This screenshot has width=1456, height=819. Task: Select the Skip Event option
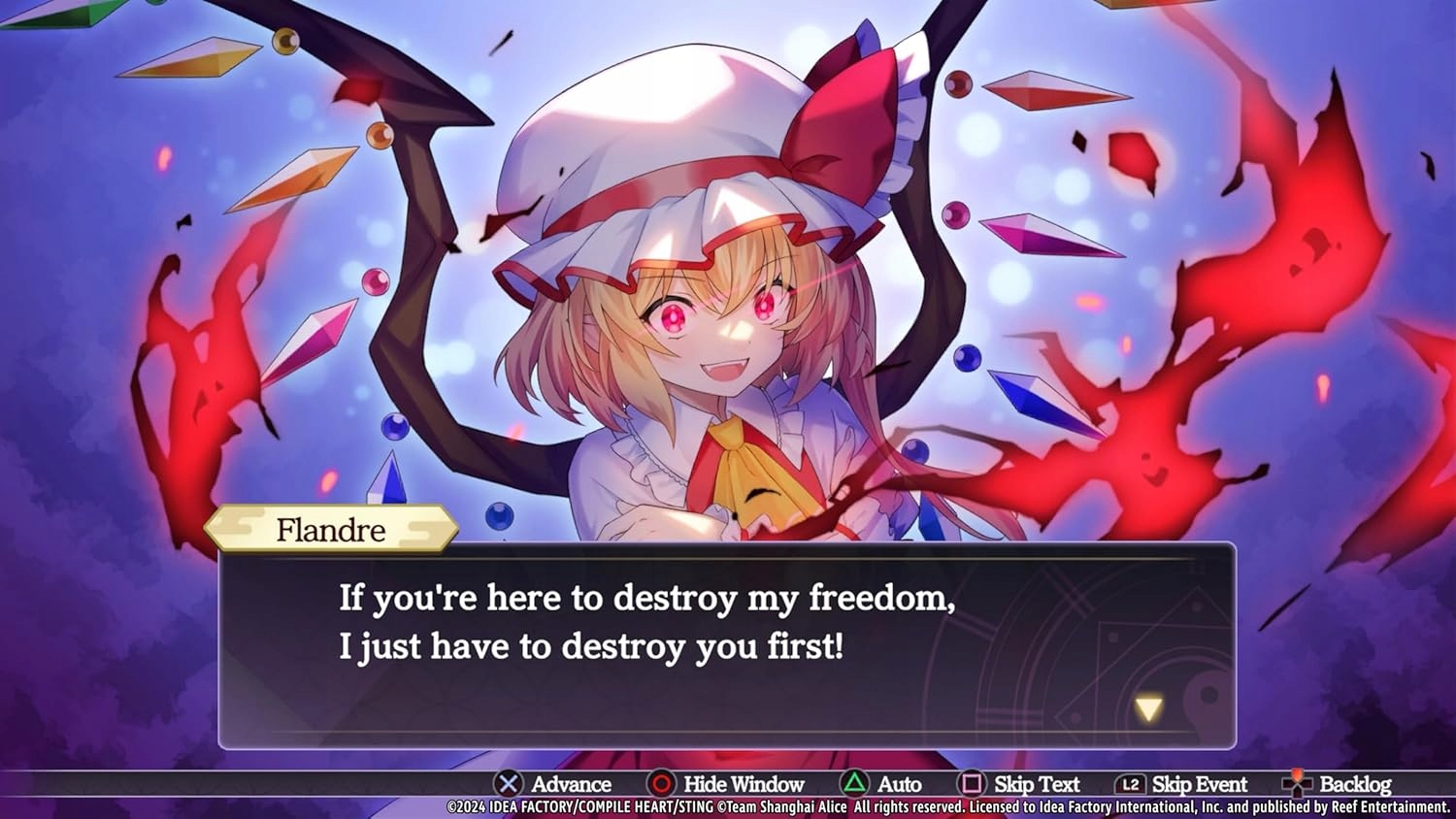pos(1201,784)
